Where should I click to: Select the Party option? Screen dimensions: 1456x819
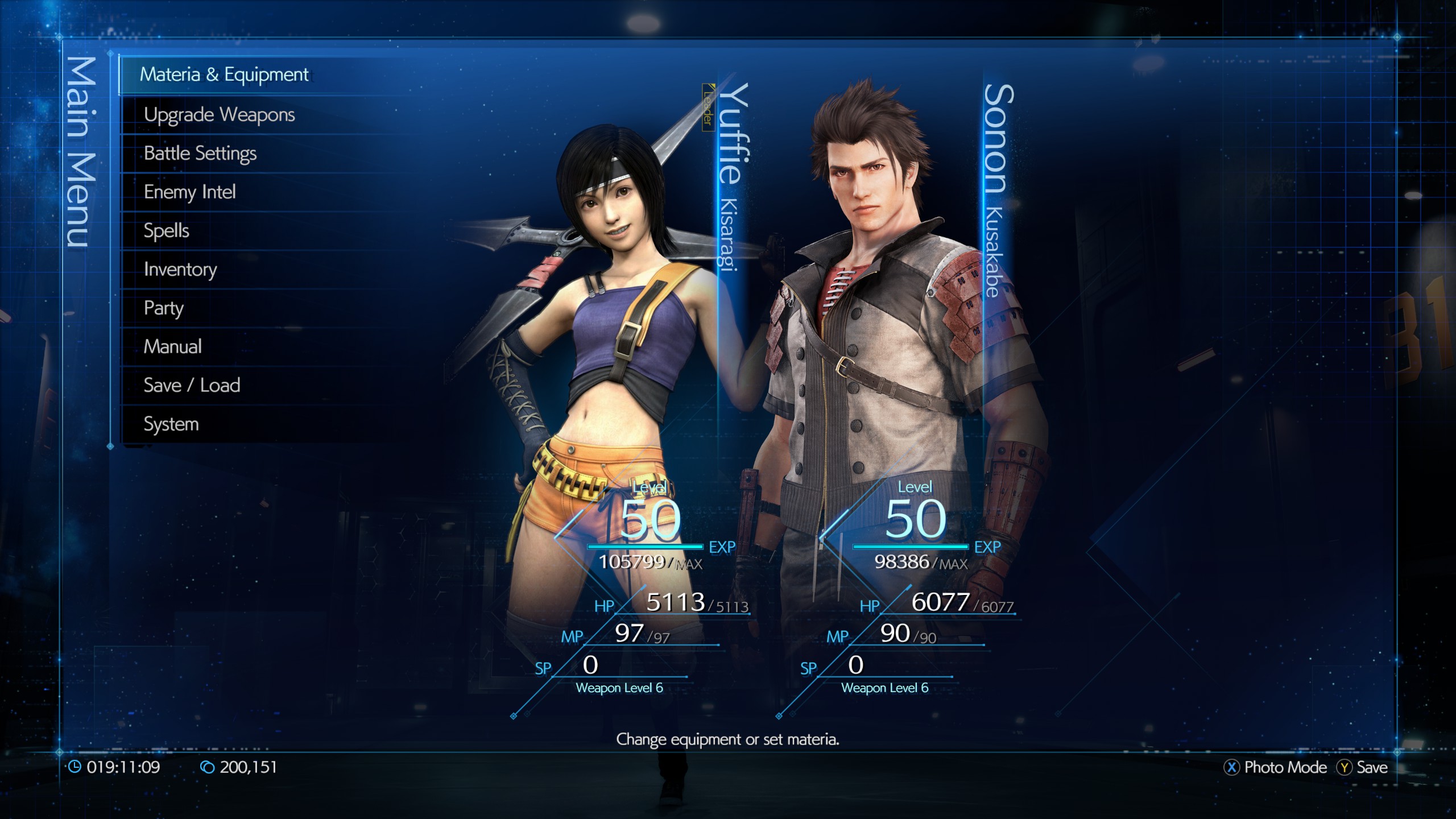pos(164,308)
